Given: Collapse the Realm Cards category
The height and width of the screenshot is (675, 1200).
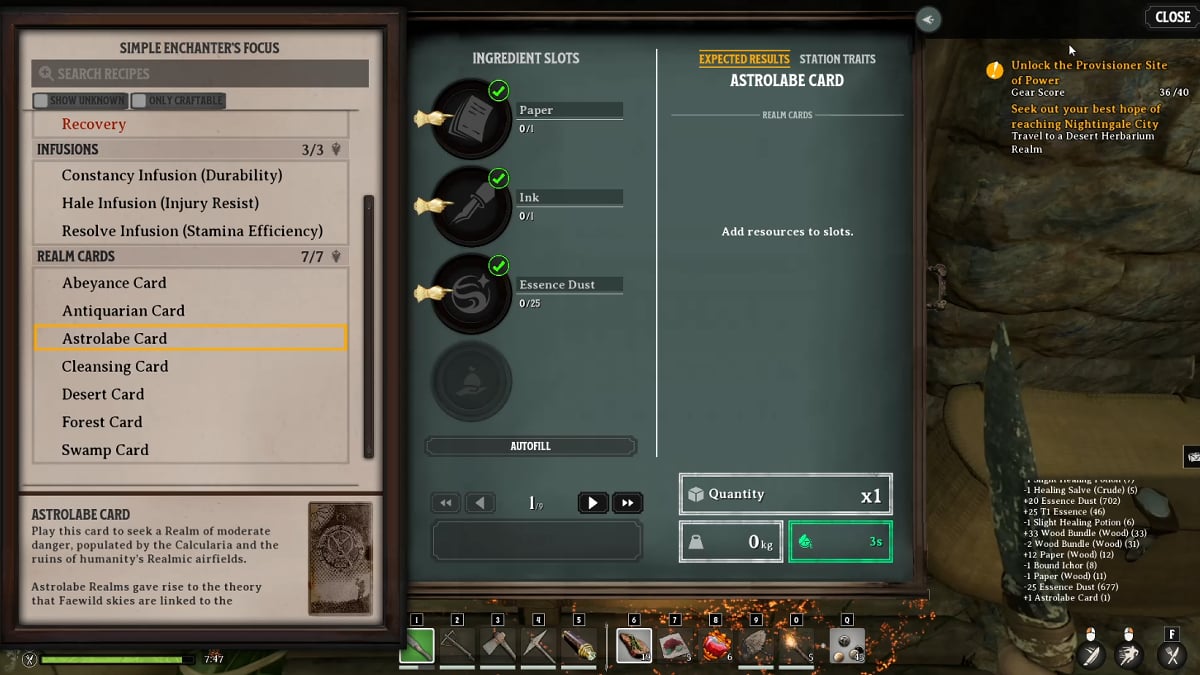Looking at the screenshot, I should coord(337,257).
